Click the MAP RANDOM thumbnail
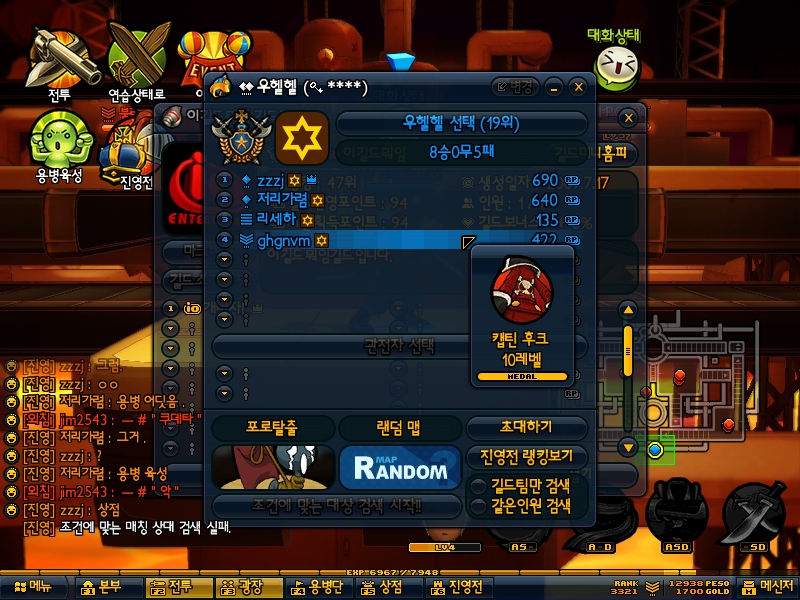 [399, 467]
